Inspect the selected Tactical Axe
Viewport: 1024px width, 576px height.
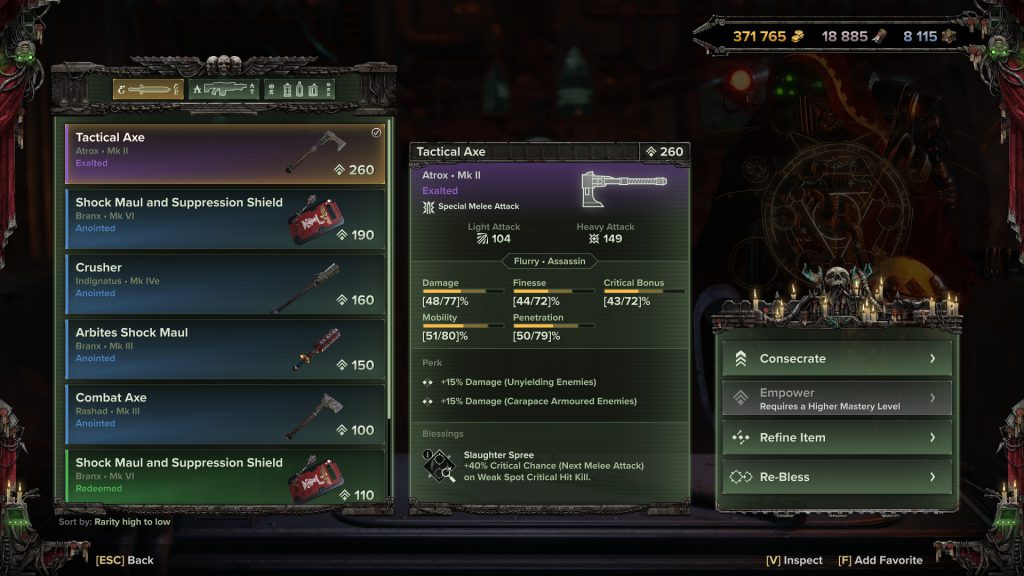(x=793, y=560)
